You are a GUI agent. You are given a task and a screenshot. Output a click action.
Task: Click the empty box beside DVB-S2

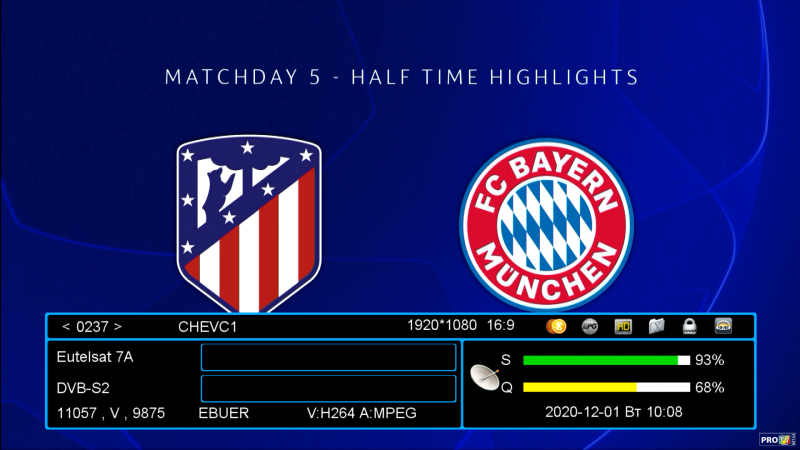pos(328,388)
